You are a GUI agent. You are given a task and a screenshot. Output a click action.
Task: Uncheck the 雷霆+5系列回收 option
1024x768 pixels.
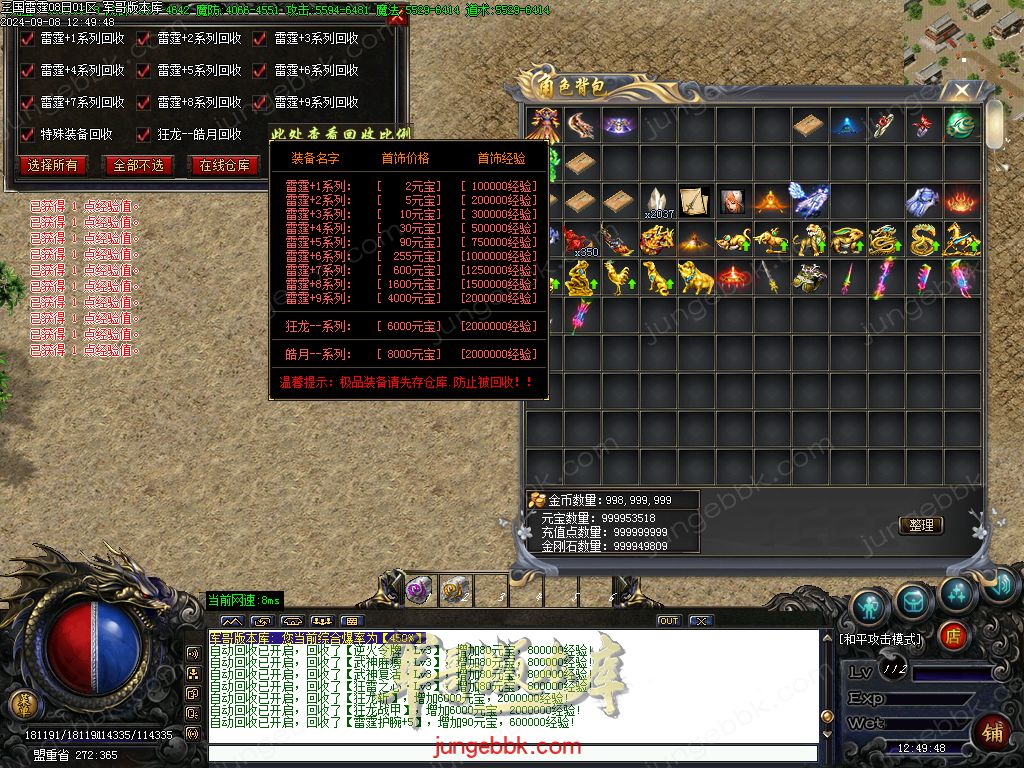coord(145,71)
